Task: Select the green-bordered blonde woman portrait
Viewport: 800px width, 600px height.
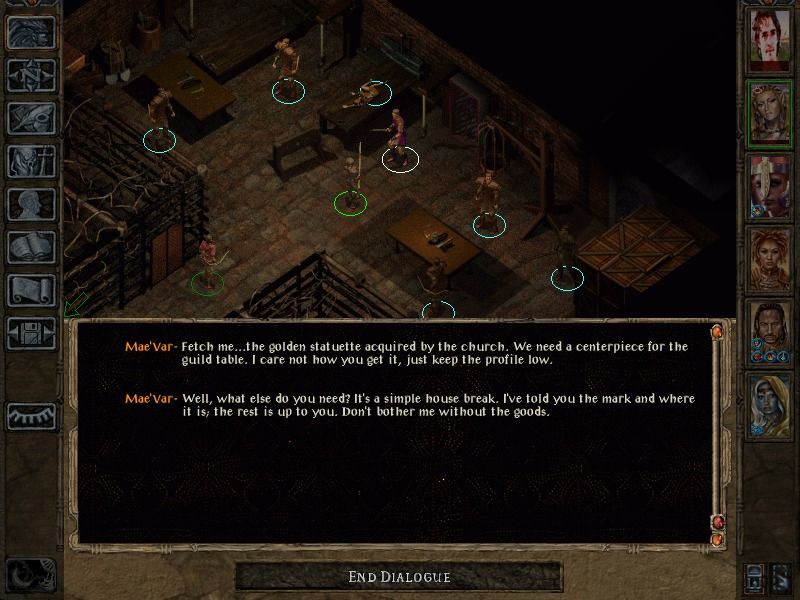Action: 770,115
